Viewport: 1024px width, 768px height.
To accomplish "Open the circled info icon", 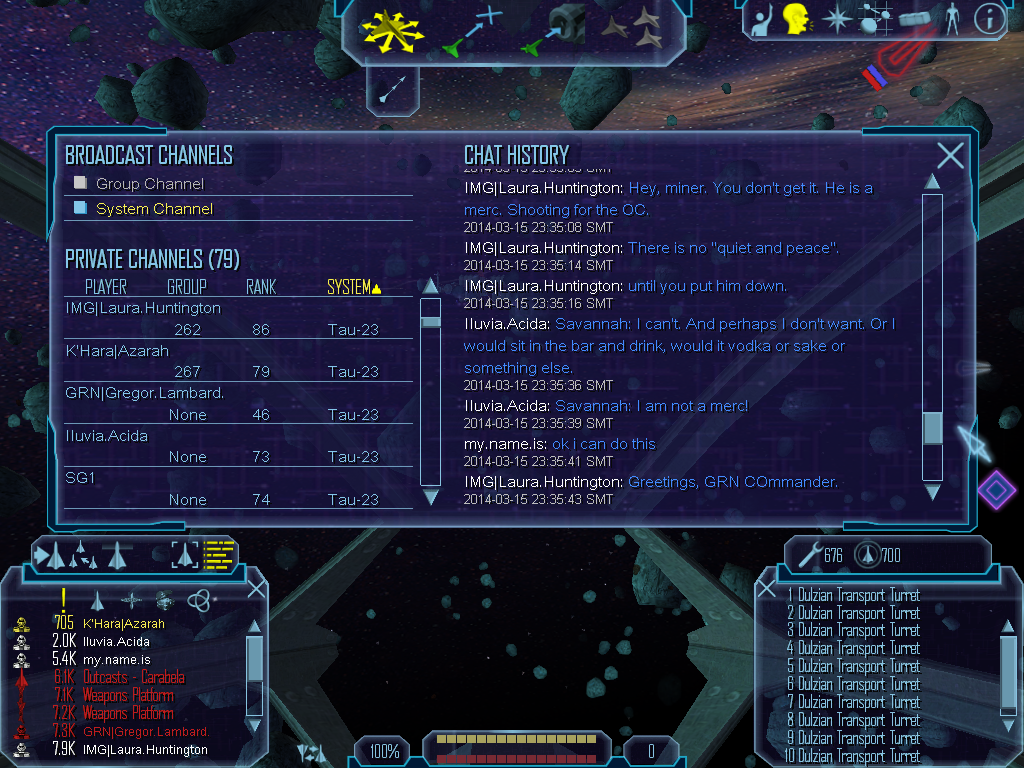I will pyautogui.click(x=989, y=17).
